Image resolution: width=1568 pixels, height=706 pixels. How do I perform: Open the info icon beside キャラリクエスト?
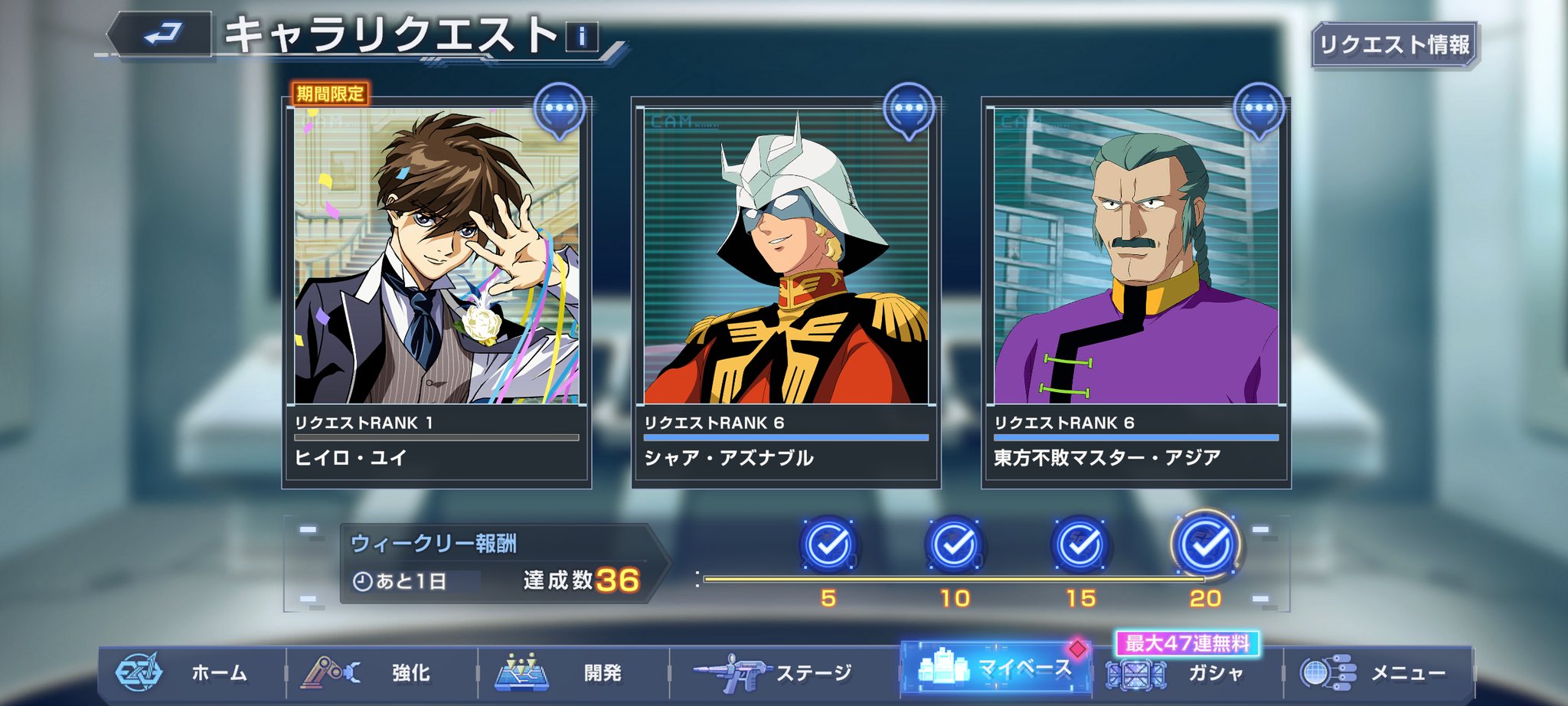point(582,36)
